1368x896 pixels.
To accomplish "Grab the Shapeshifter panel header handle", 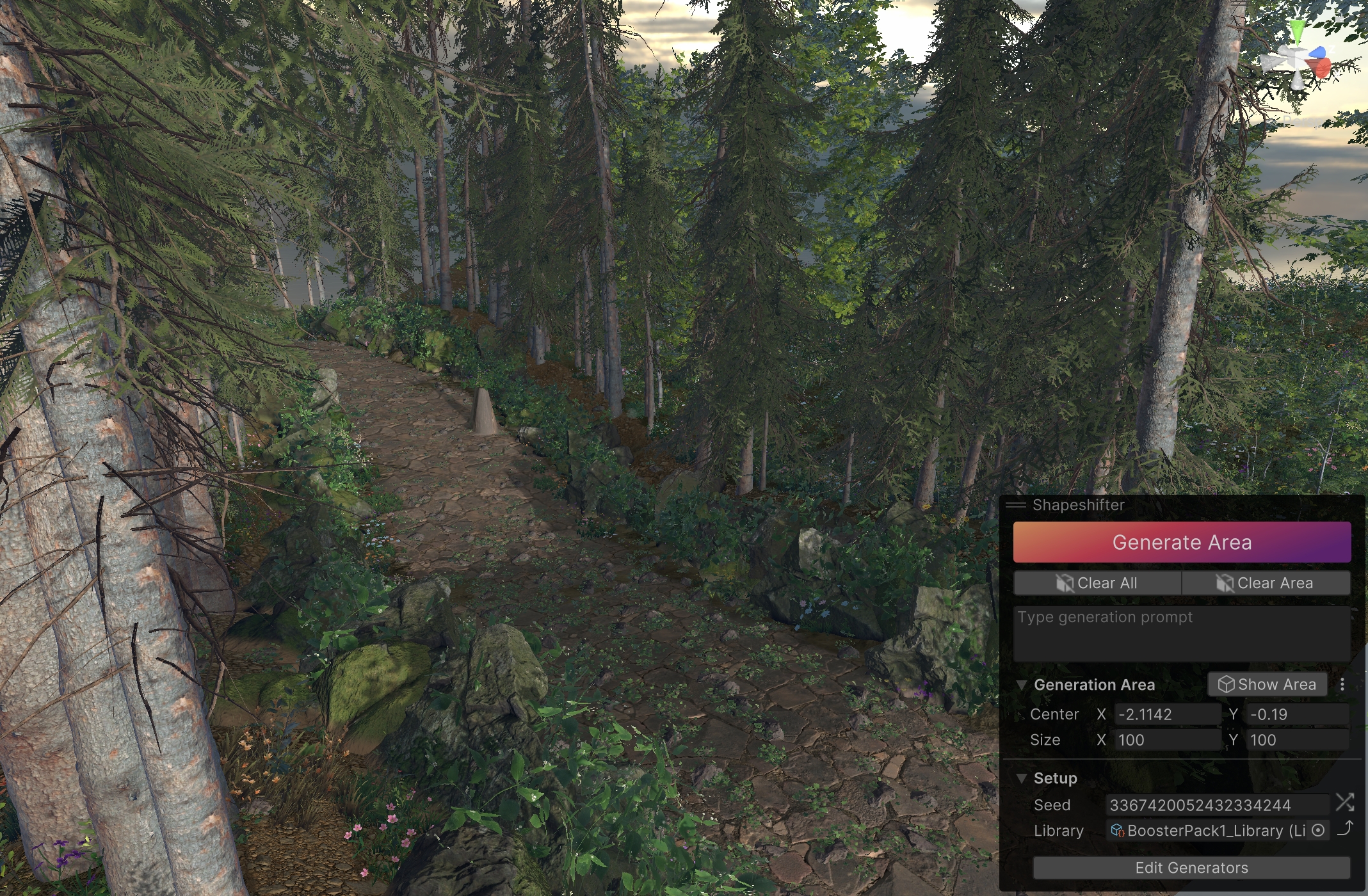I will (1016, 505).
